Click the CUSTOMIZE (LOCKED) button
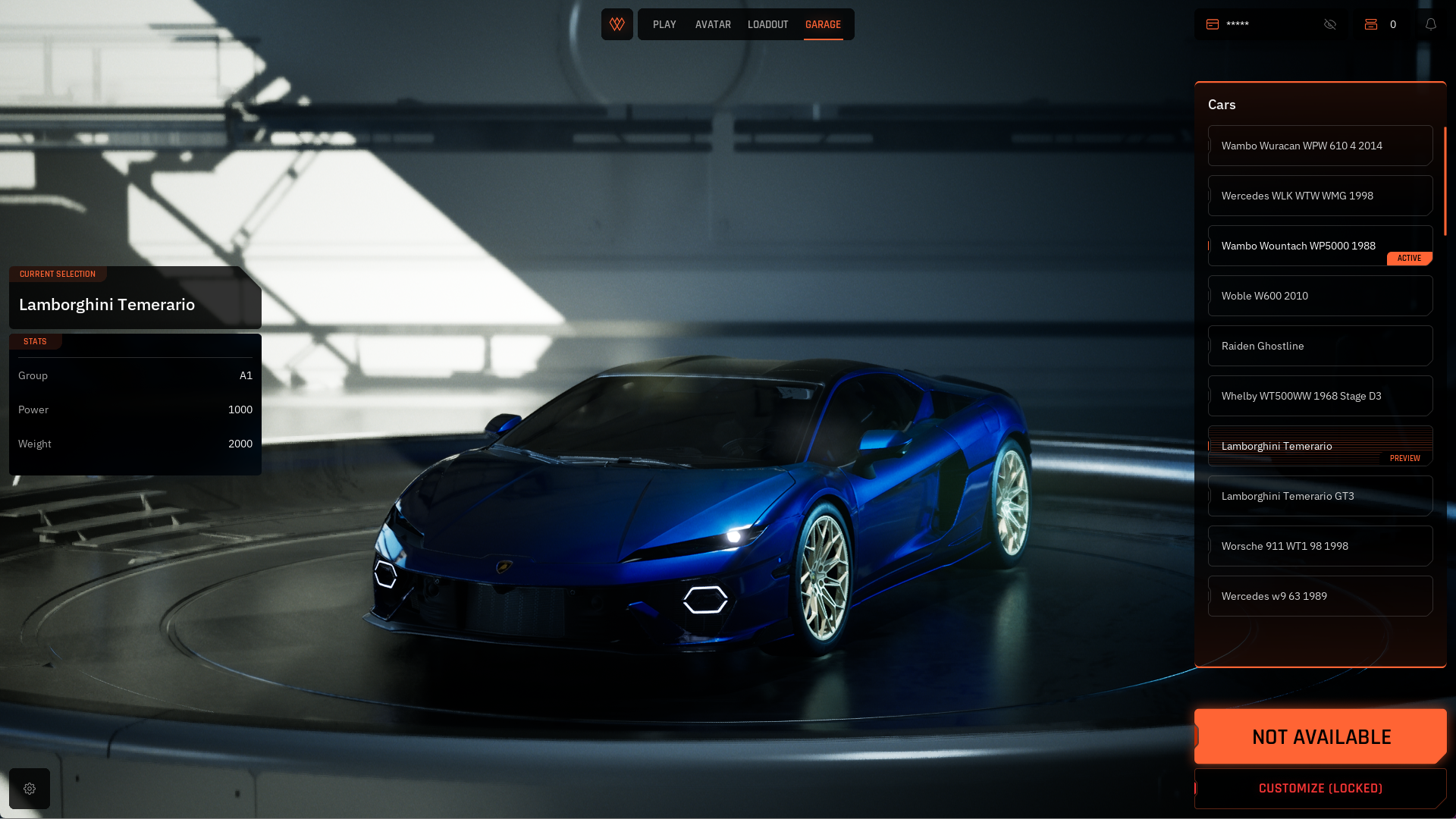 point(1320,789)
